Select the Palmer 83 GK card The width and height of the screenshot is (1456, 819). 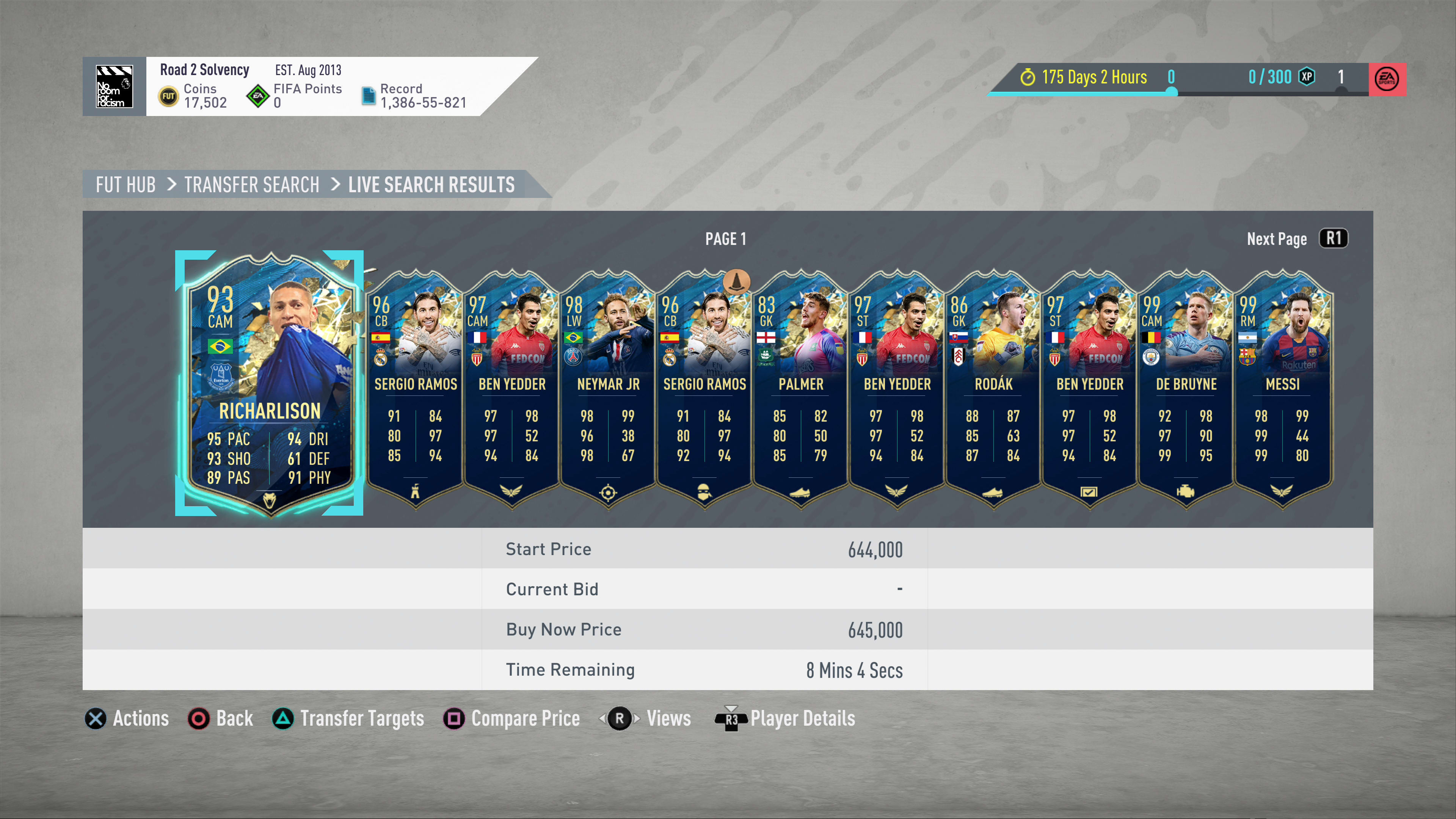coord(800,390)
